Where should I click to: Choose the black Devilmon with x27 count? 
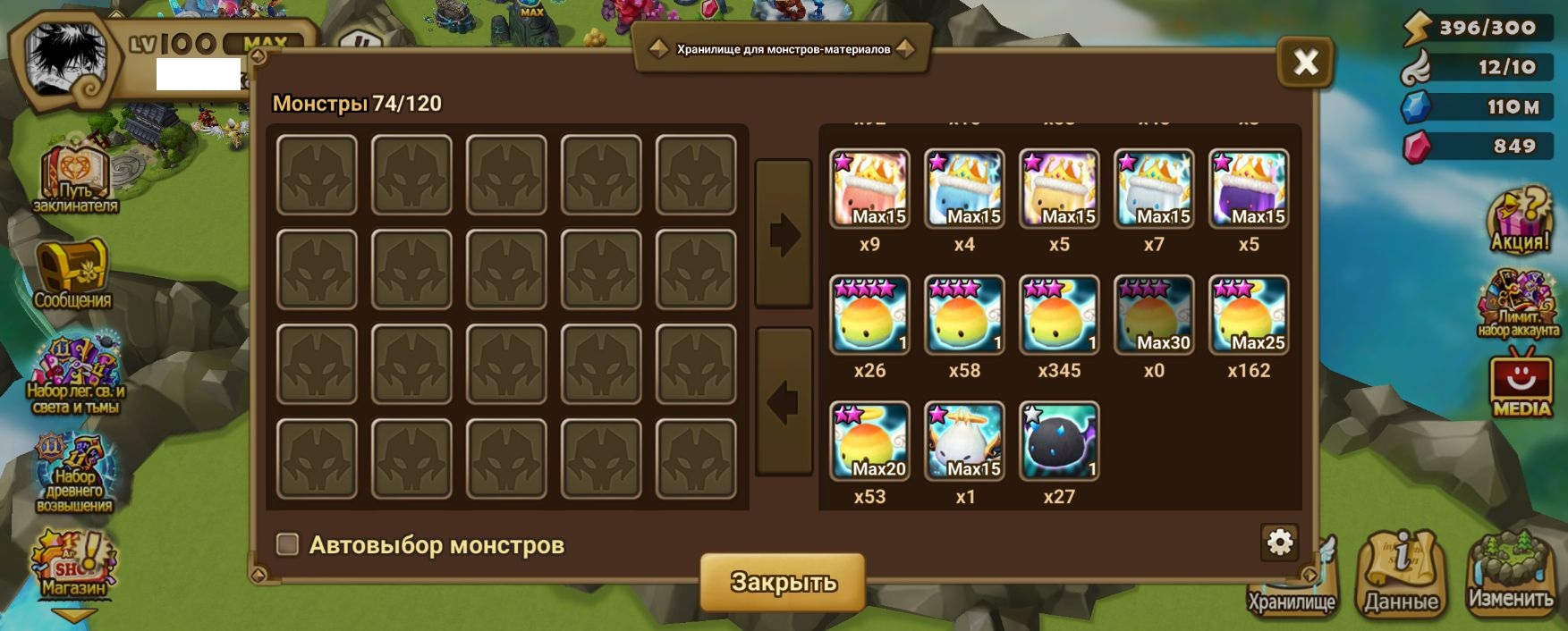1059,442
